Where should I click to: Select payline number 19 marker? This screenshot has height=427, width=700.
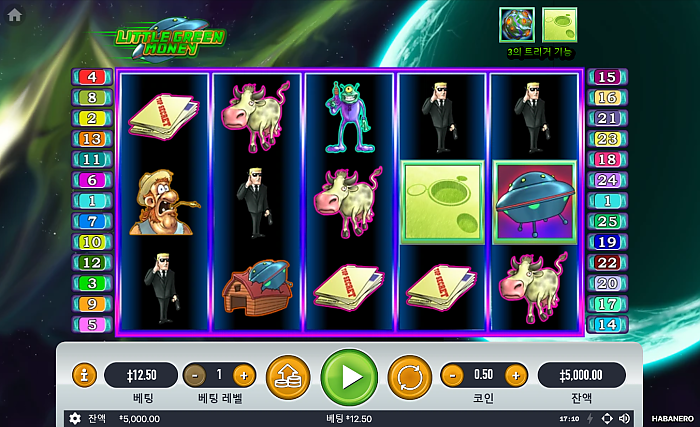click(x=607, y=242)
